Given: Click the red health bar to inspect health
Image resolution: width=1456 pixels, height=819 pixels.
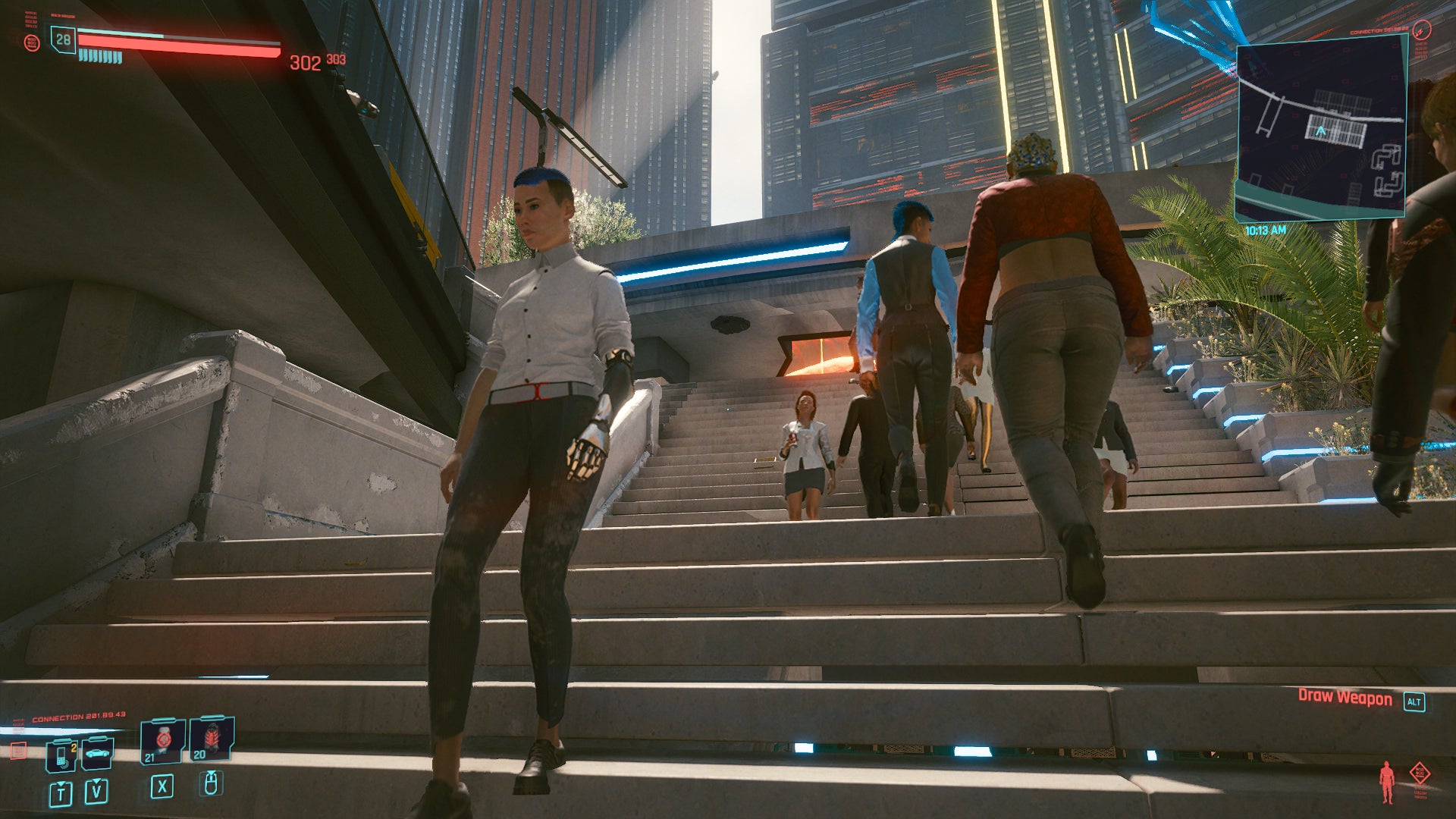Looking at the screenshot, I should (177, 45).
